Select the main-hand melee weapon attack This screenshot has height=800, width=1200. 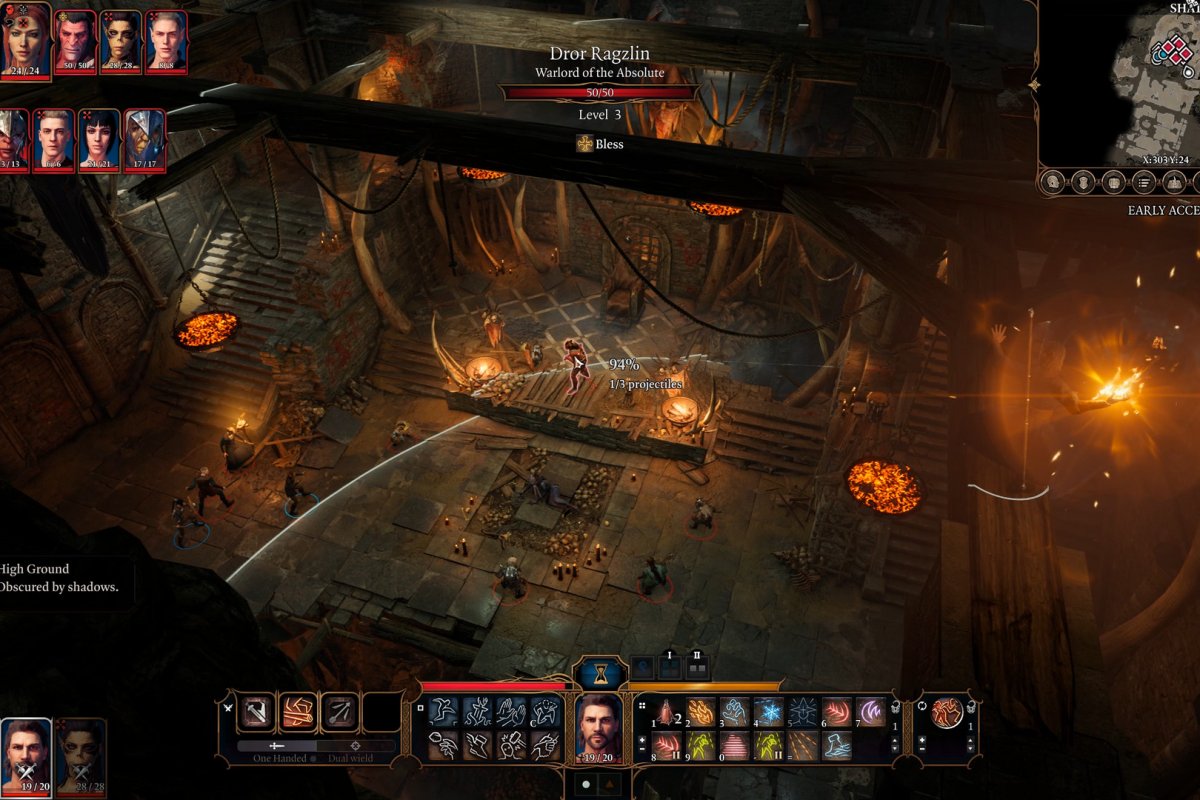pyautogui.click(x=257, y=712)
